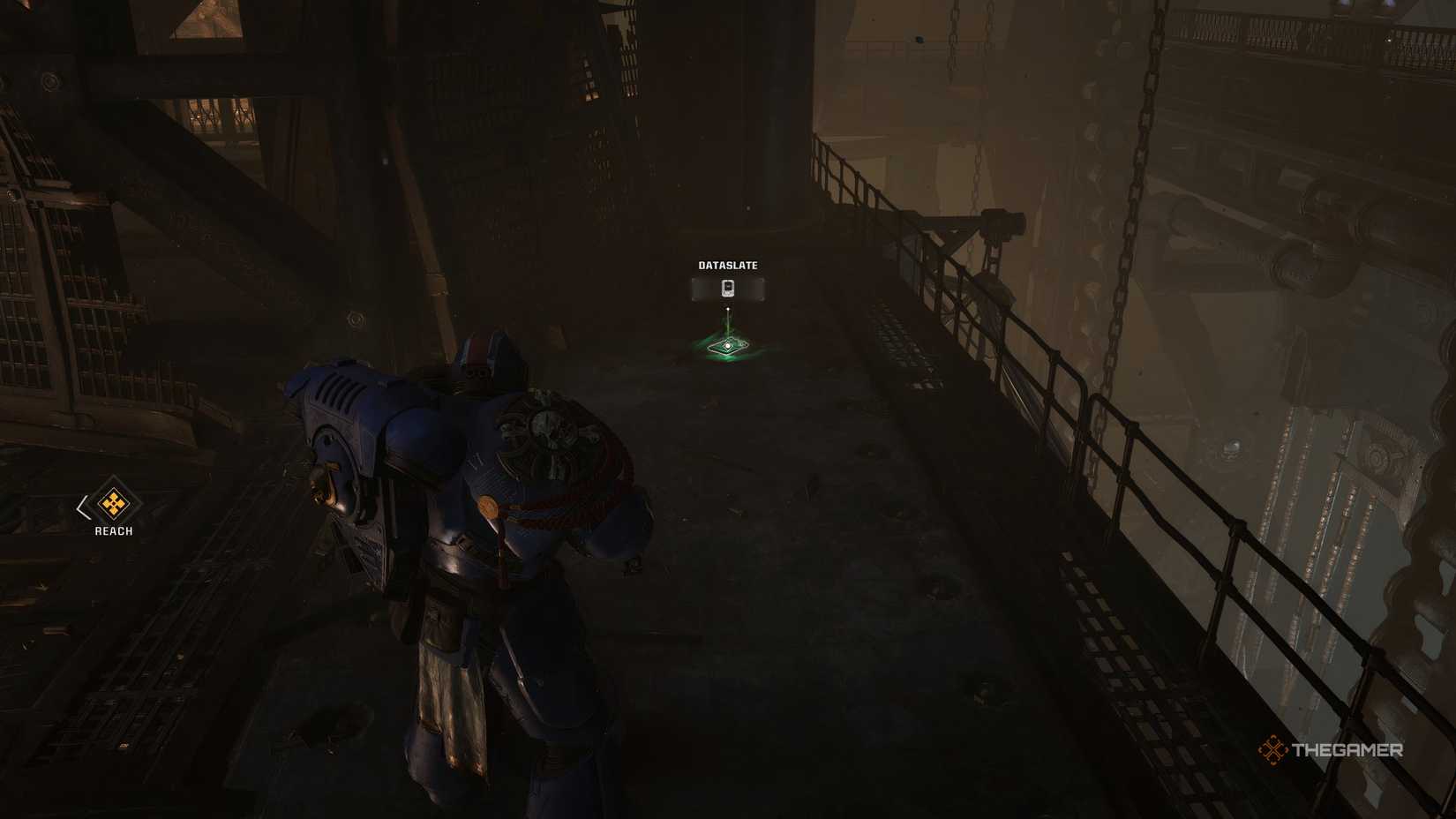The height and width of the screenshot is (819, 1456).
Task: Select the dataslate device pictogram above the beam
Action: pos(727,287)
